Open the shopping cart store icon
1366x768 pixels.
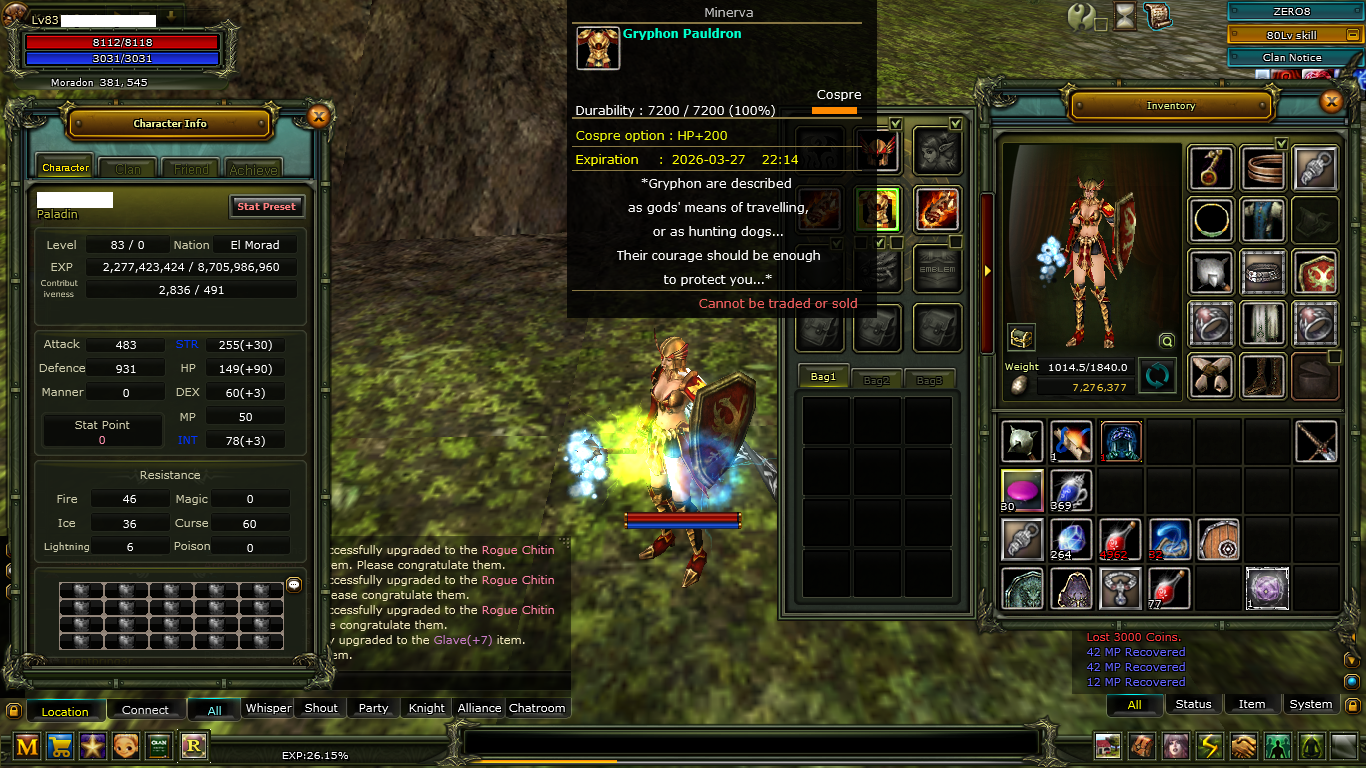[x=59, y=745]
